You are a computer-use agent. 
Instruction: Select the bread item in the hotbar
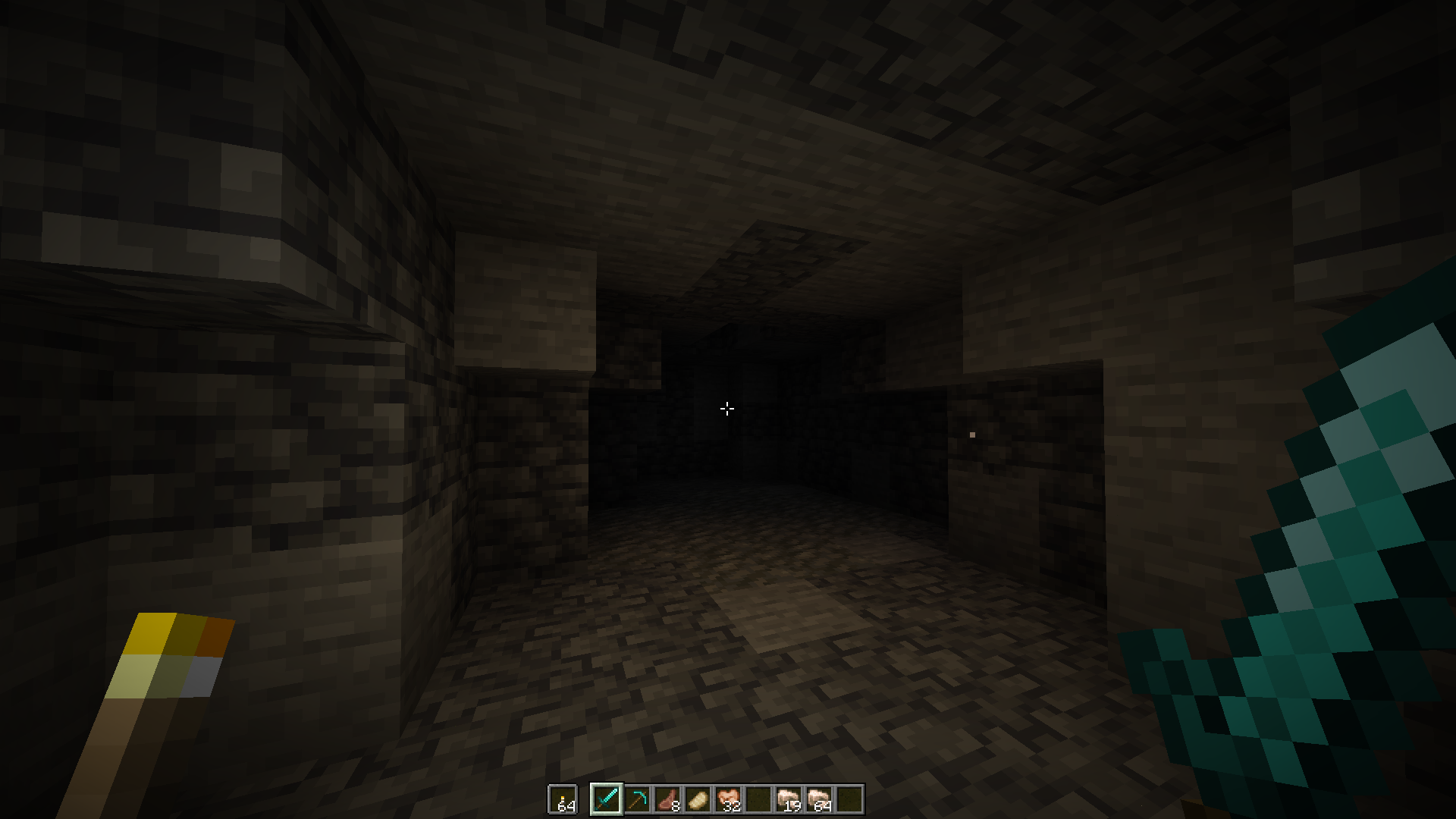coord(698,798)
